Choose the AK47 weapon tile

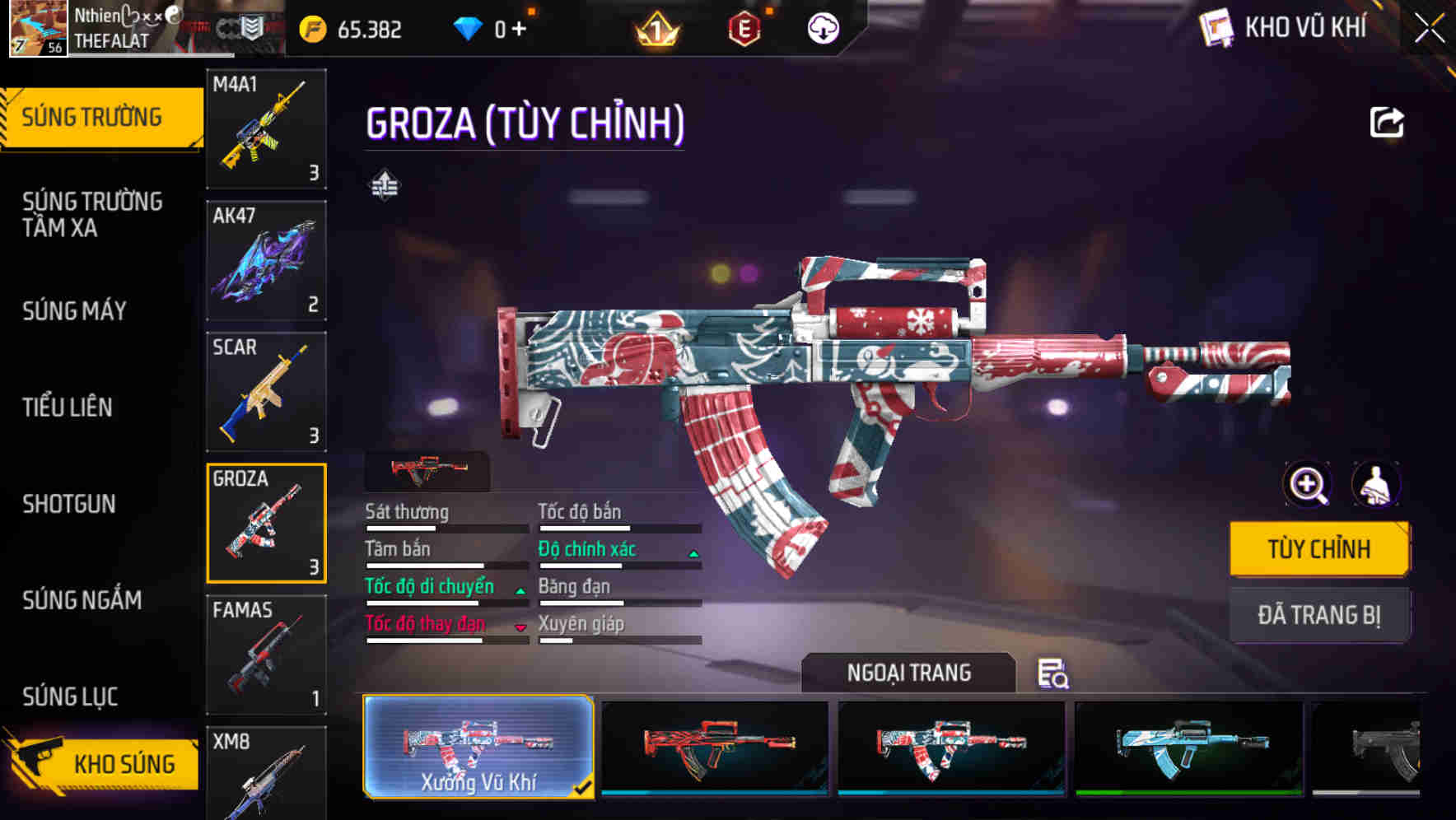[266, 260]
